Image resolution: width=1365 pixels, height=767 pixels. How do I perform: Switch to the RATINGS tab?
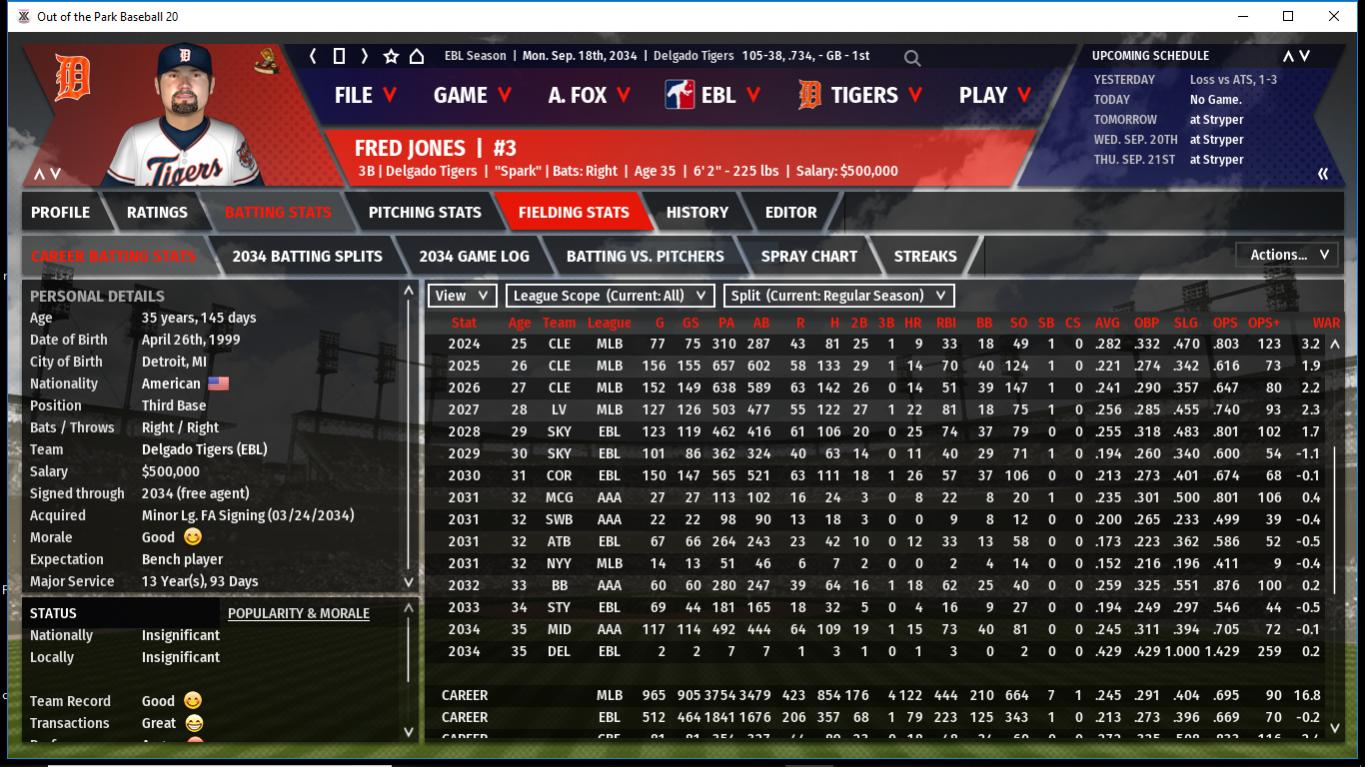coord(157,212)
